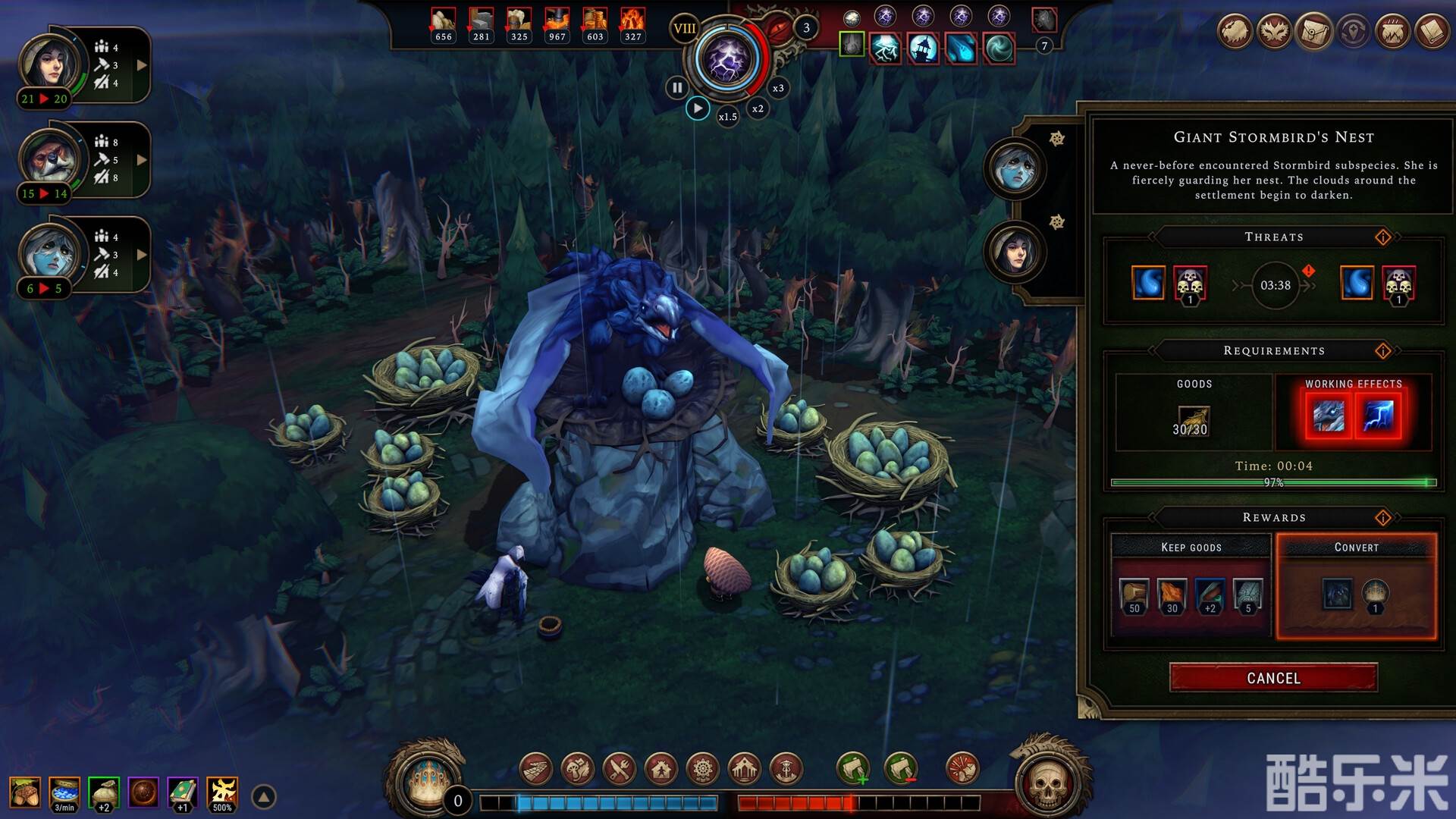The height and width of the screenshot is (819, 1456).
Task: Expand the bottom-left perks tray arrow
Action: 264,797
